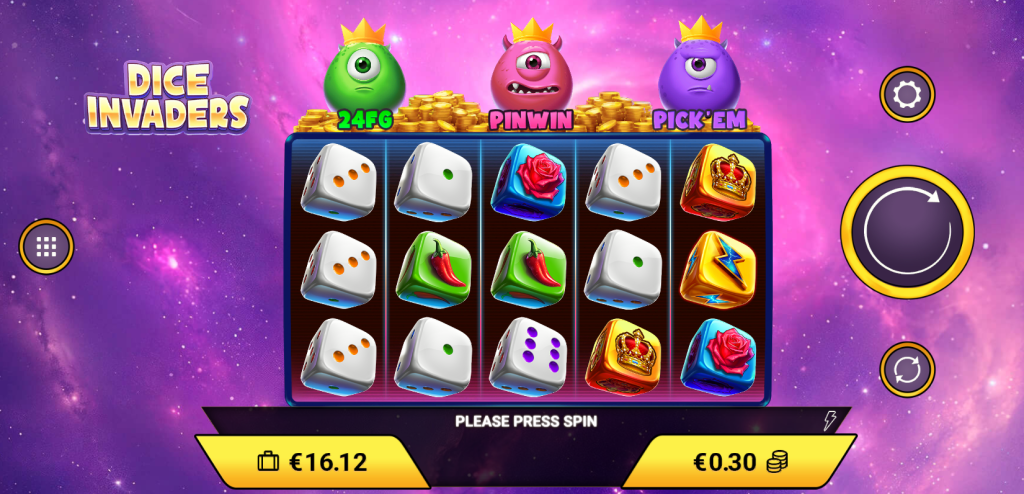Activate the autoplay circular arrows button
This screenshot has width=1024, height=494.
(x=907, y=369)
